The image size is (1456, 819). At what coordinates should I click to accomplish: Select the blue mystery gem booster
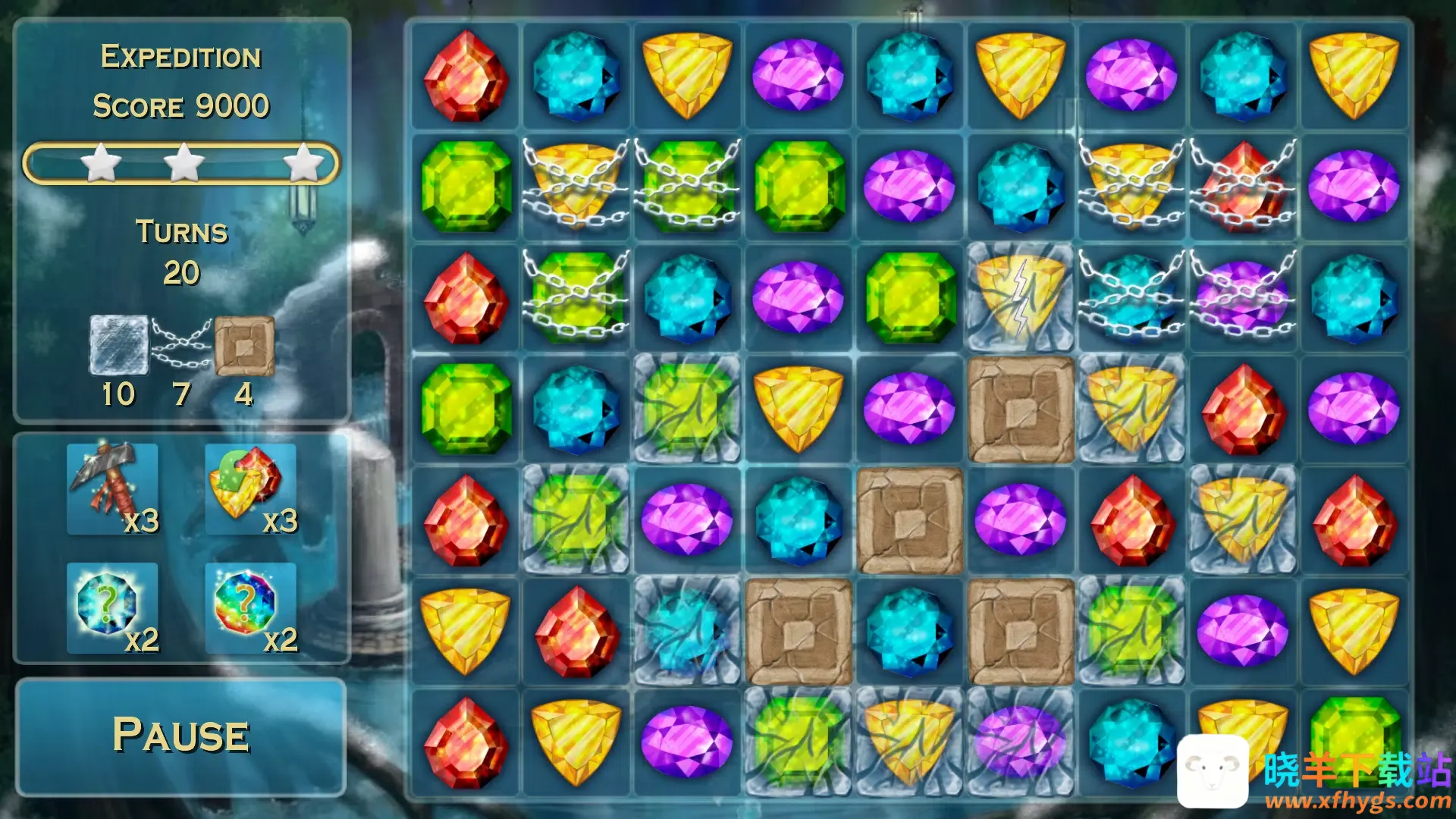(x=112, y=607)
